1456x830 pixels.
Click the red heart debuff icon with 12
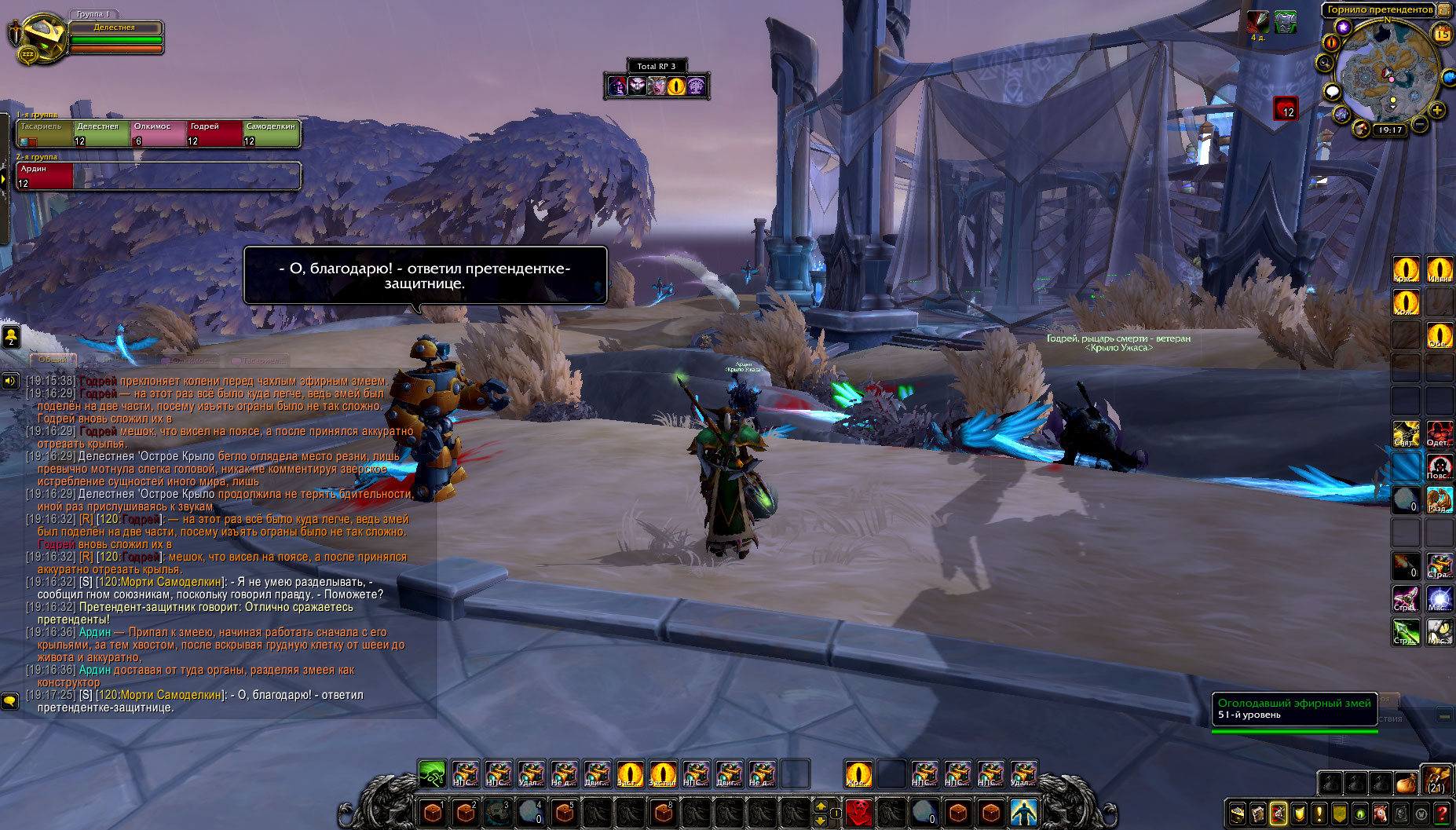click(x=1285, y=108)
